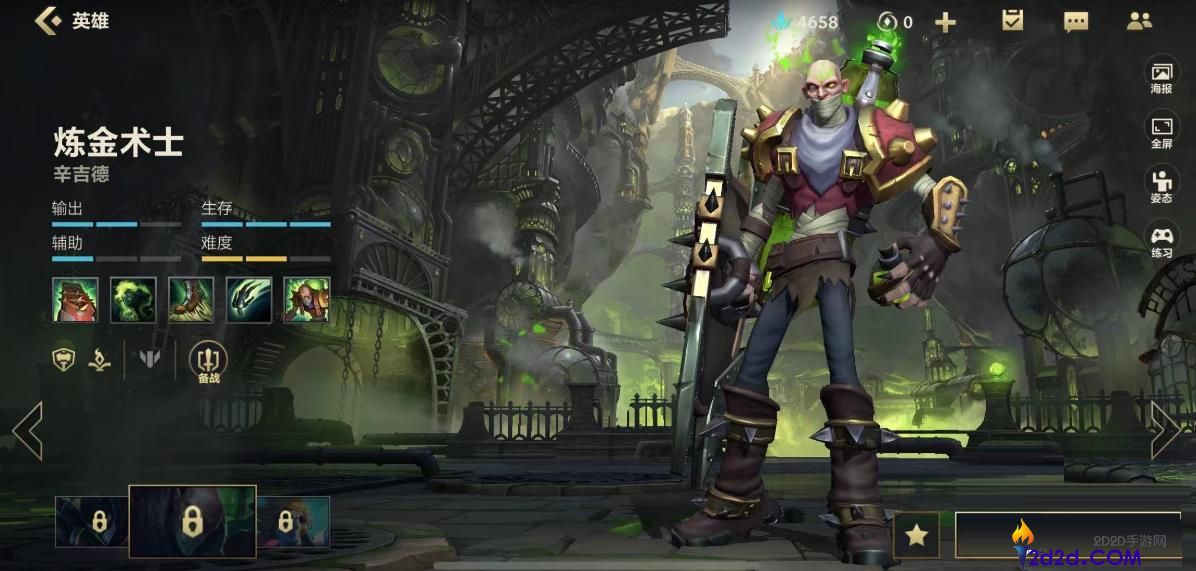Go to next hero with right arrow

click(x=1165, y=431)
